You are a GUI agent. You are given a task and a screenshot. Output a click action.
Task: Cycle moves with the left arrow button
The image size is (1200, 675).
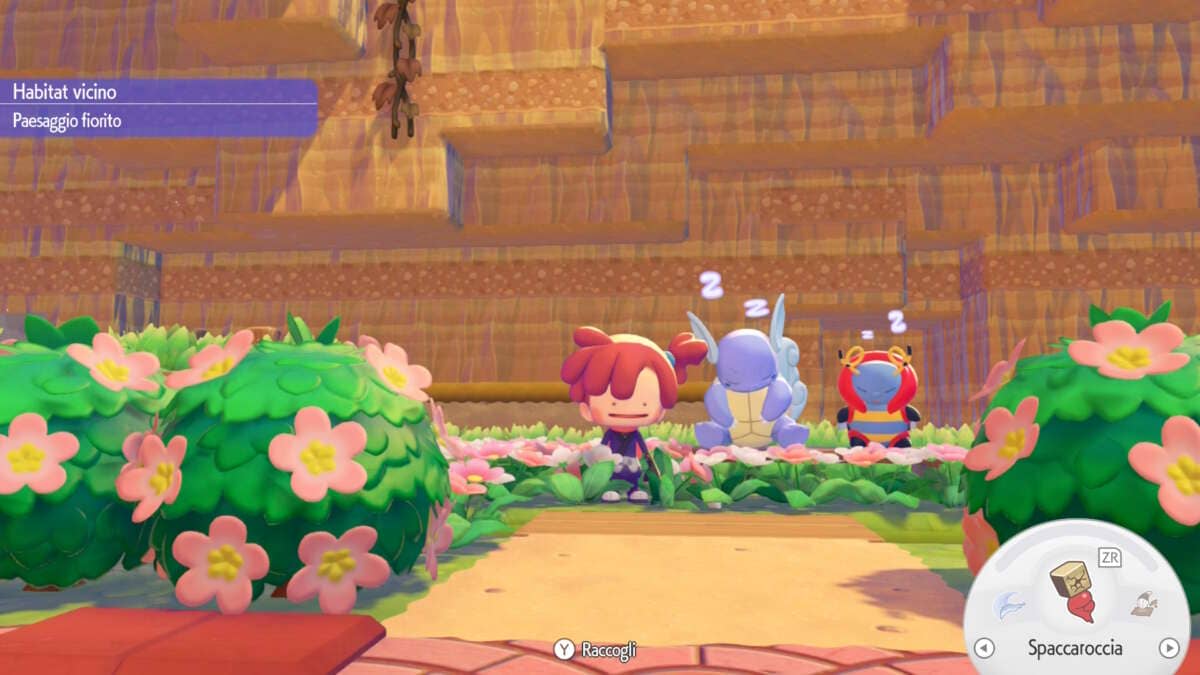click(x=984, y=648)
